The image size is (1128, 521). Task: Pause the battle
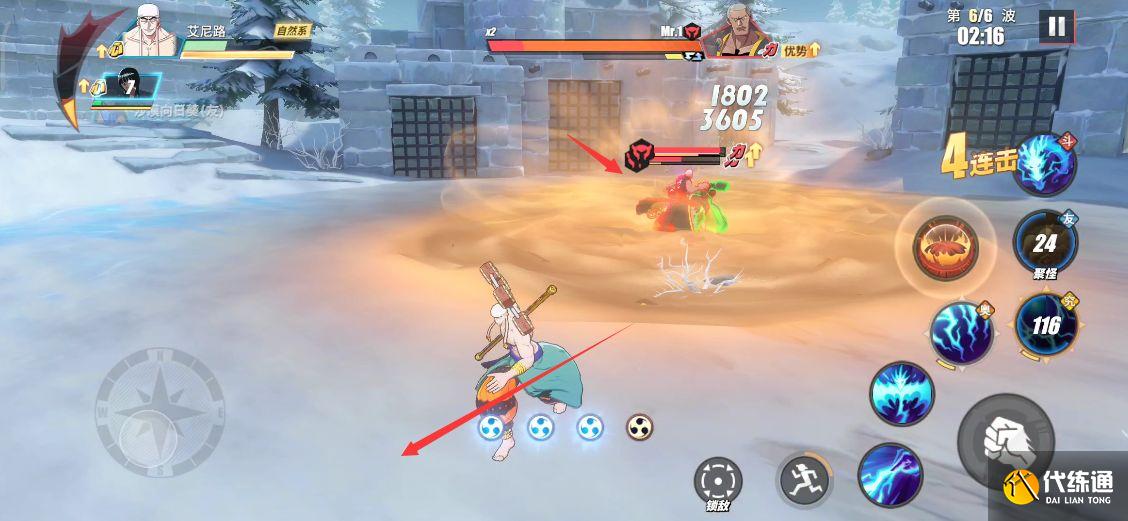1054,27
